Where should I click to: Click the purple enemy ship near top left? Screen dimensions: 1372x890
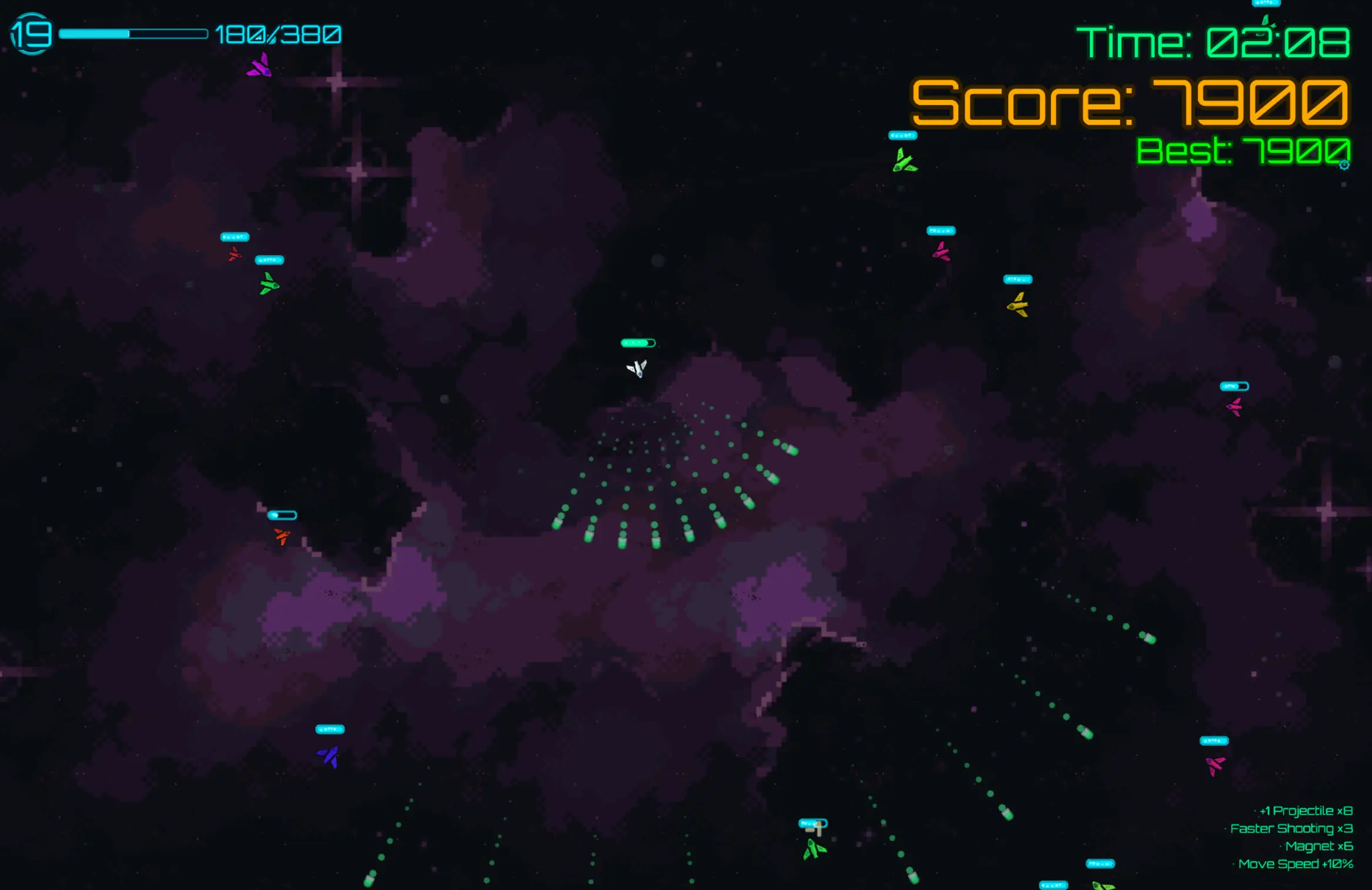259,66
